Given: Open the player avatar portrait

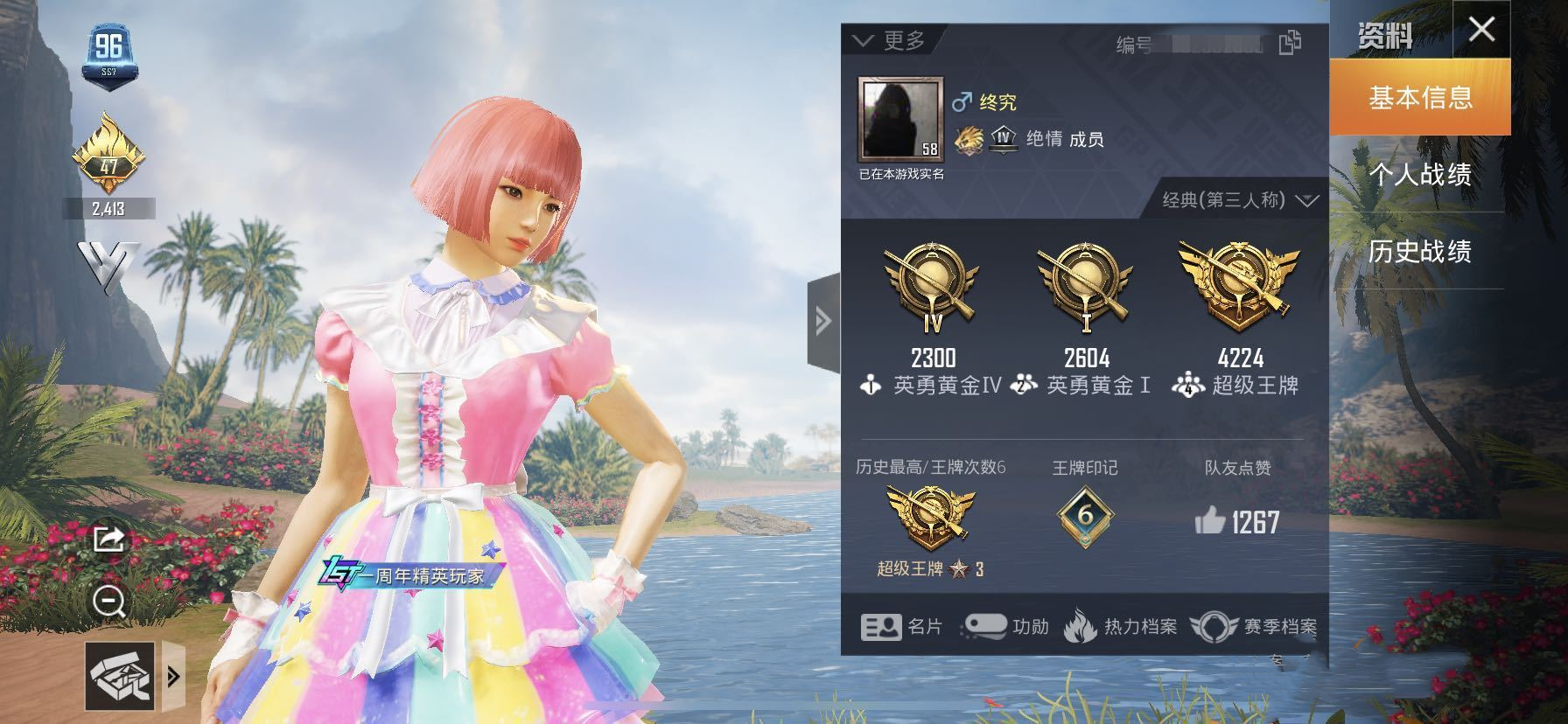Looking at the screenshot, I should click(900, 121).
